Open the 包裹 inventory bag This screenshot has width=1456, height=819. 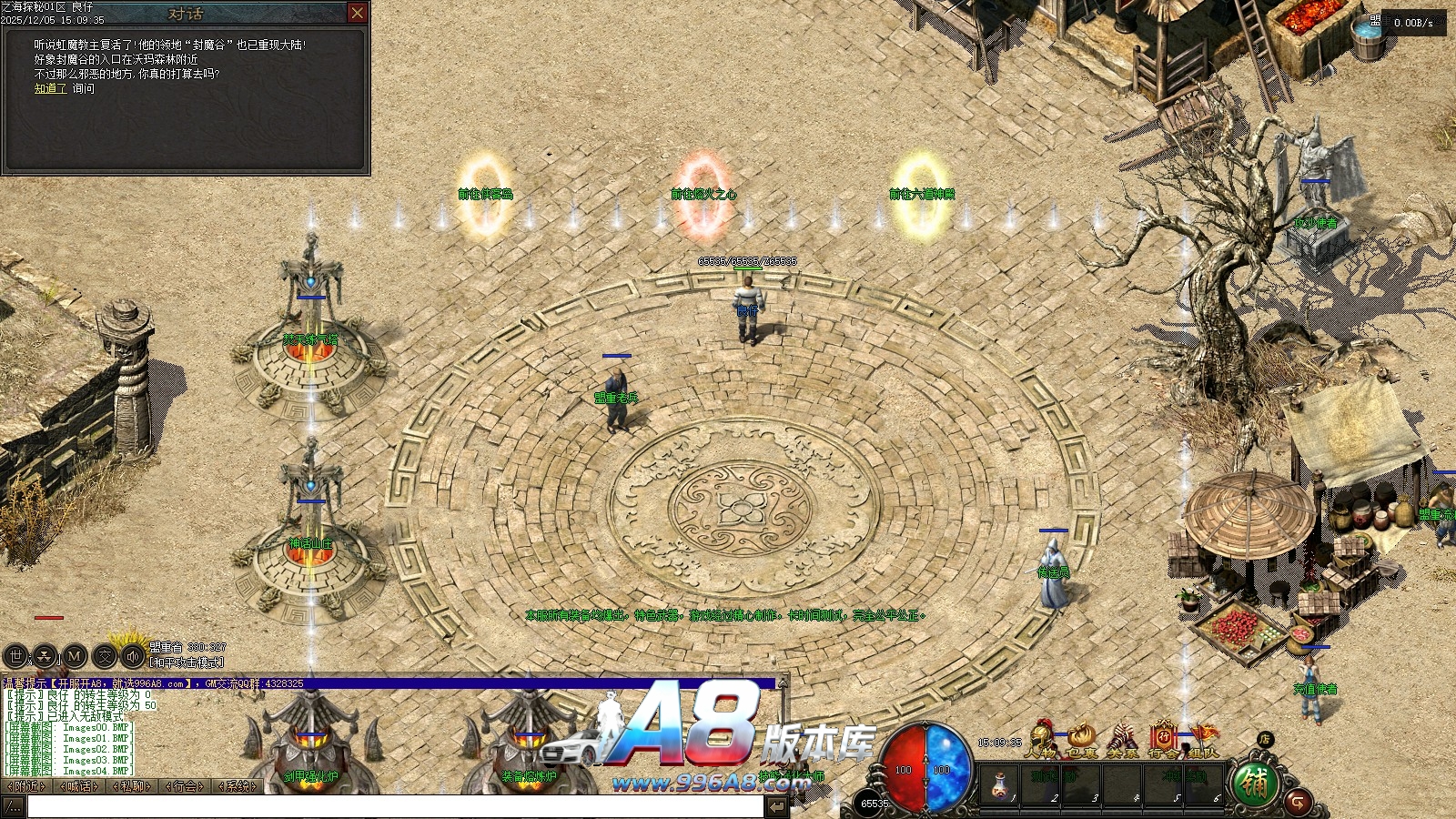(1082, 739)
